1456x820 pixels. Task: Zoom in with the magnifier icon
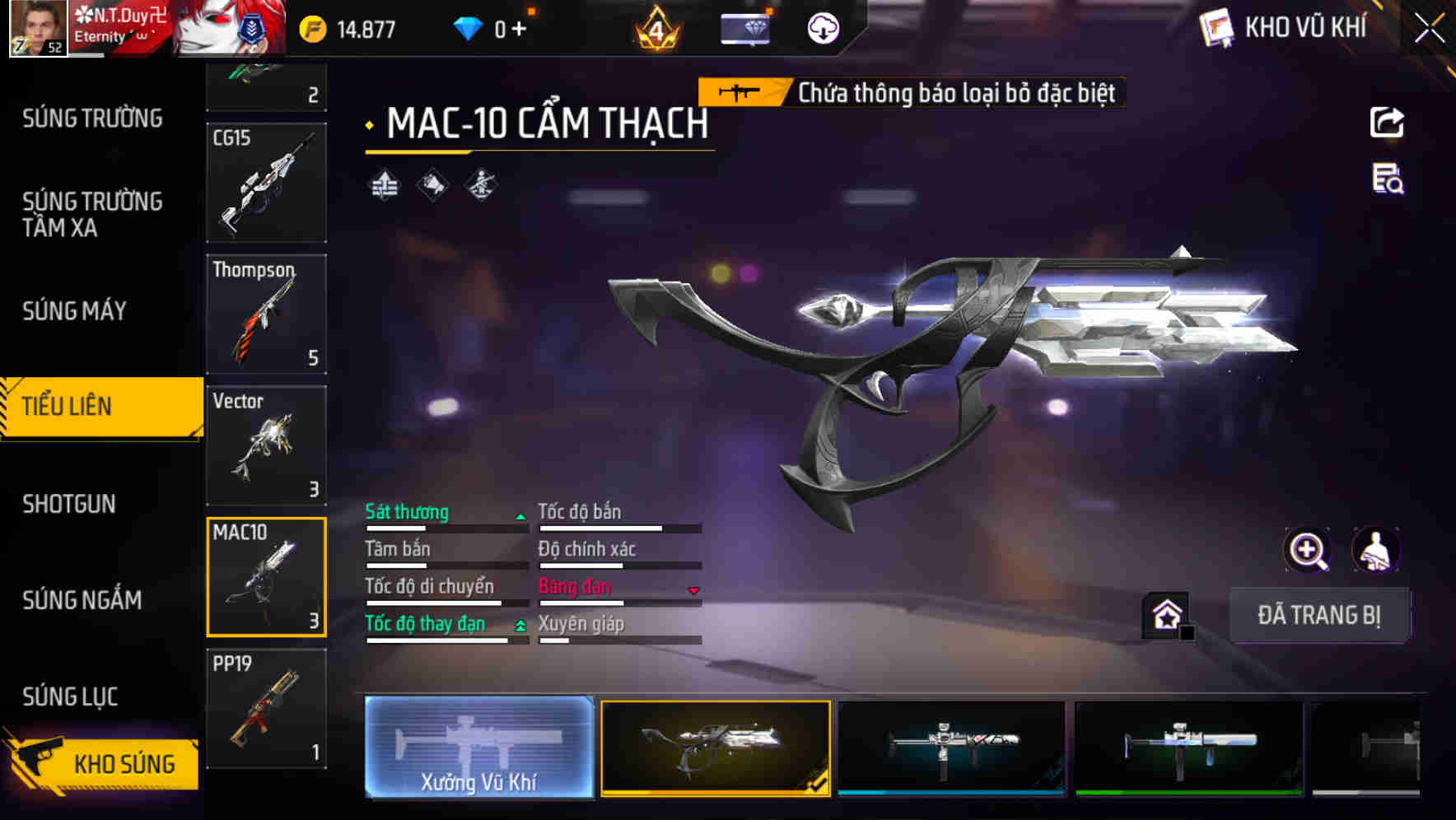coord(1307,550)
